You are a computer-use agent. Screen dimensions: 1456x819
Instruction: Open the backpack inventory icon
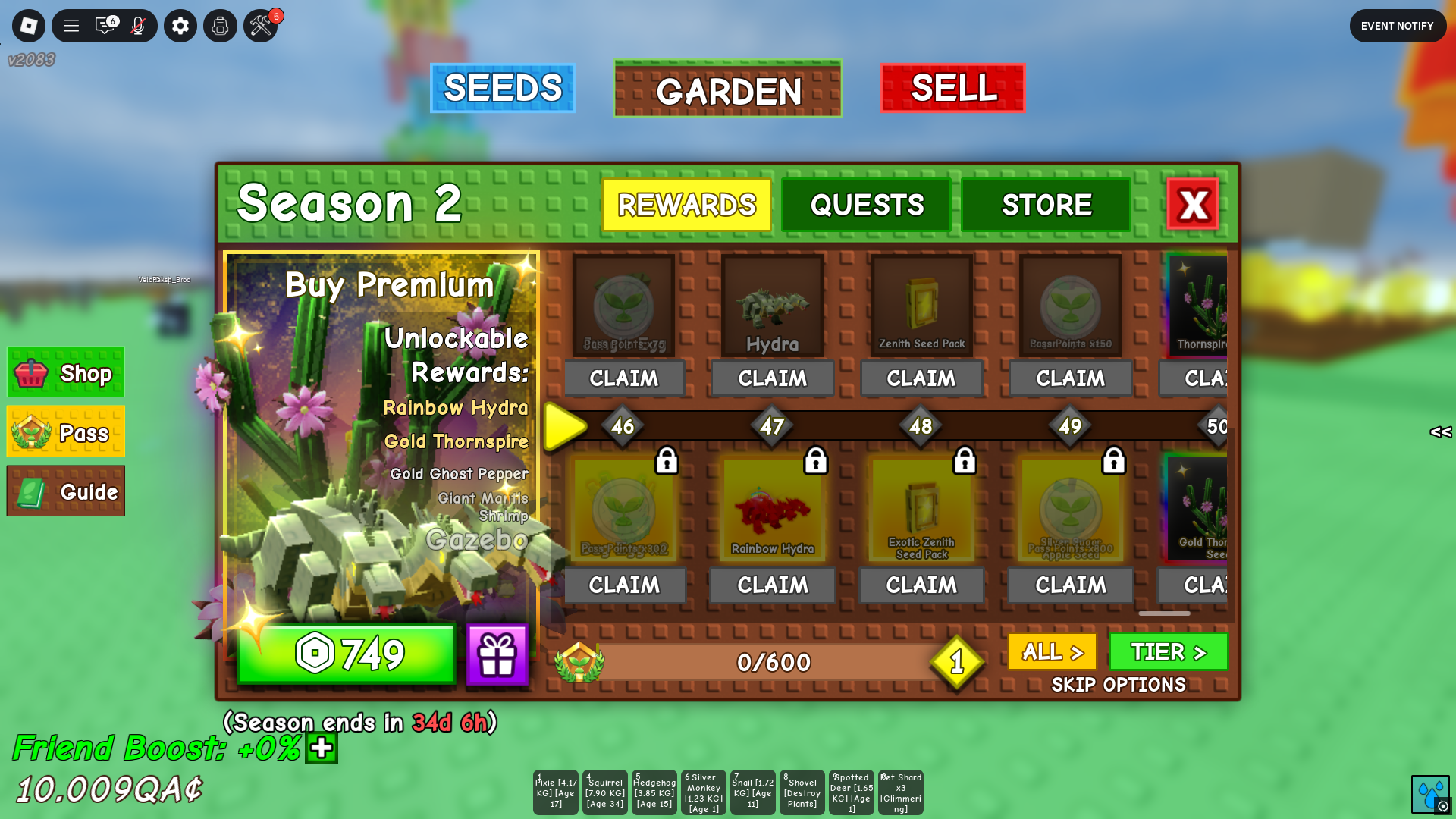[x=220, y=25]
